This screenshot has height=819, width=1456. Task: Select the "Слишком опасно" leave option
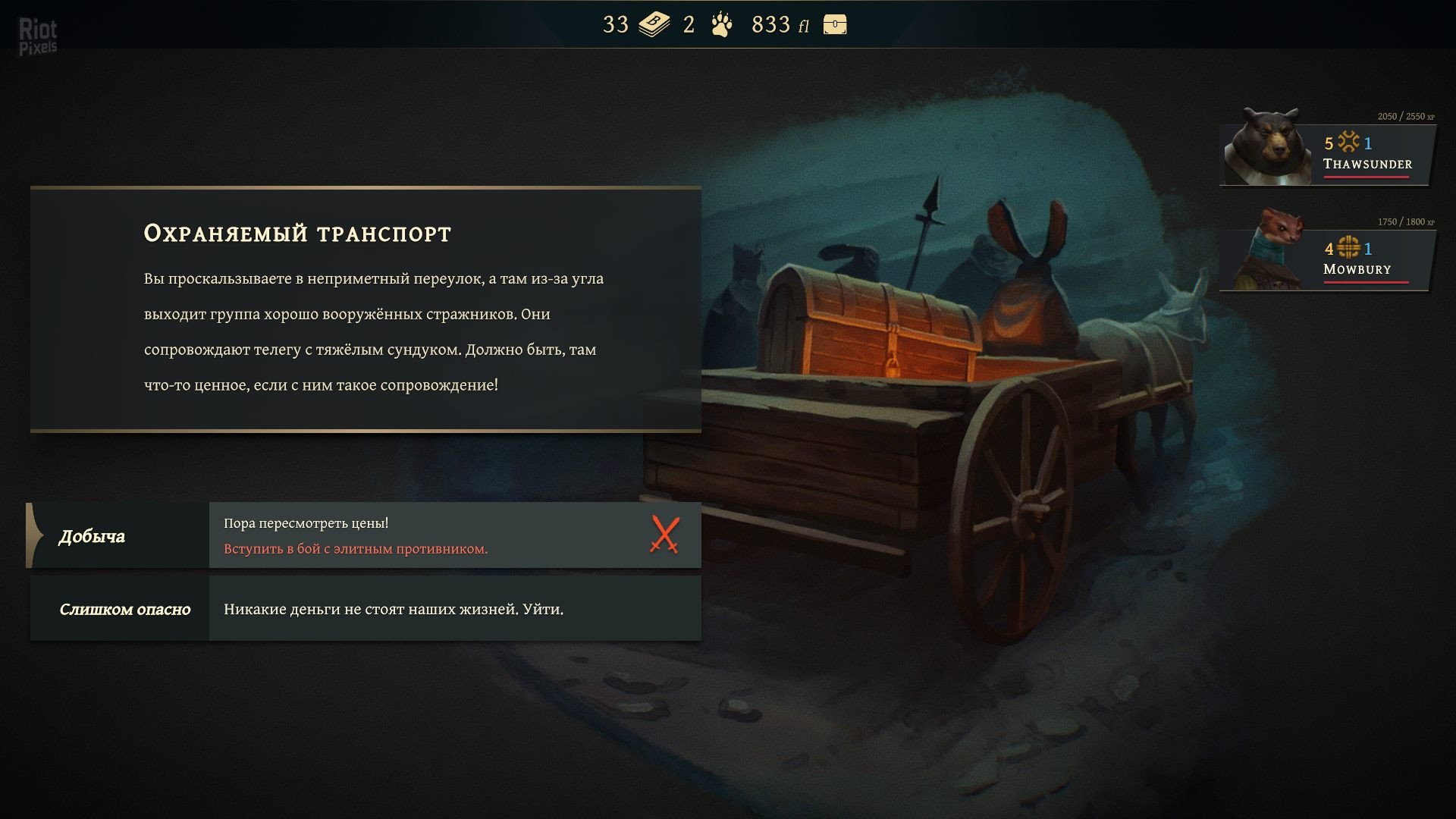tap(364, 609)
